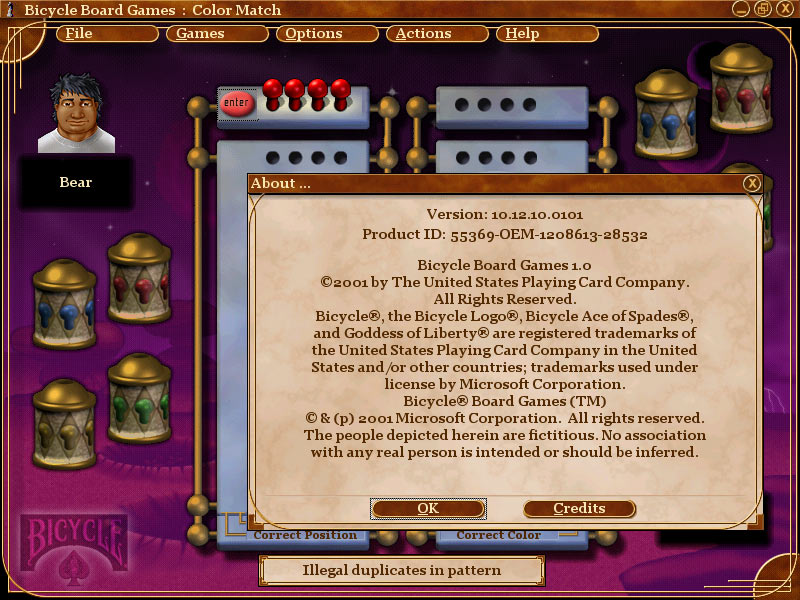Screen dimensions: 800x600
Task: Open the Options menu
Action: (x=326, y=34)
